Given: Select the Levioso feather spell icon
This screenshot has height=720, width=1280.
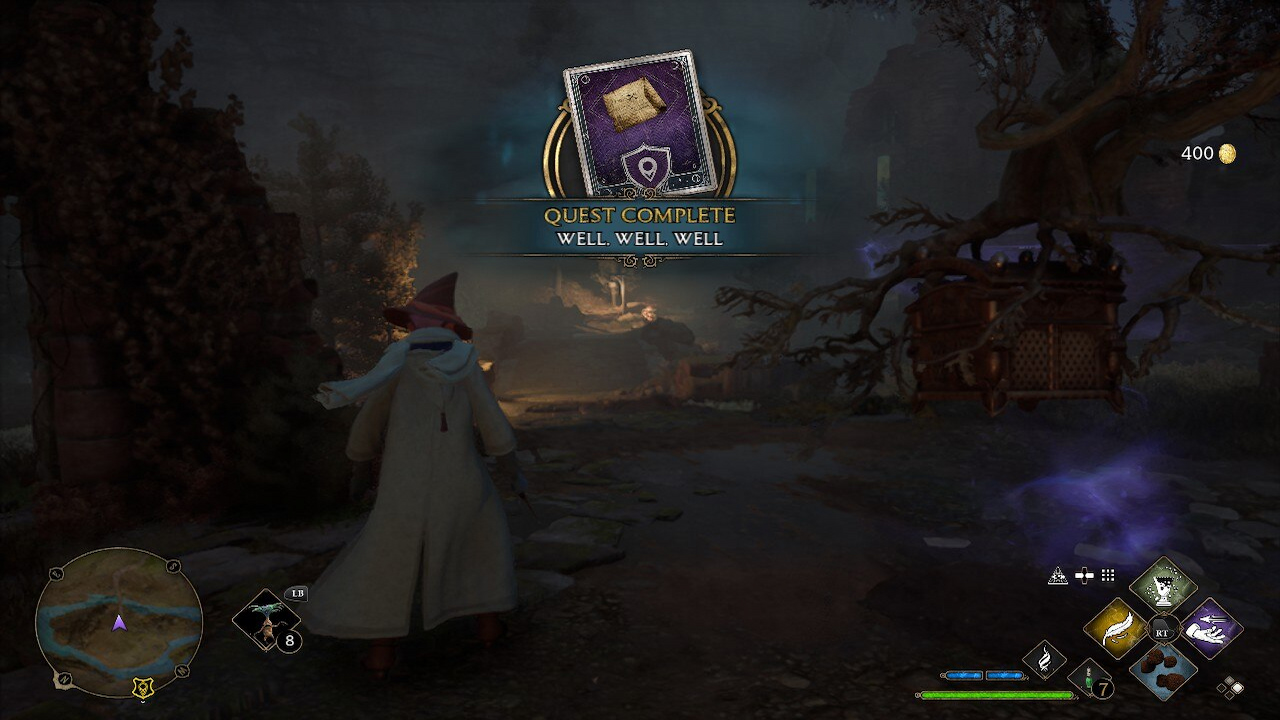Looking at the screenshot, I should (x=1116, y=628).
